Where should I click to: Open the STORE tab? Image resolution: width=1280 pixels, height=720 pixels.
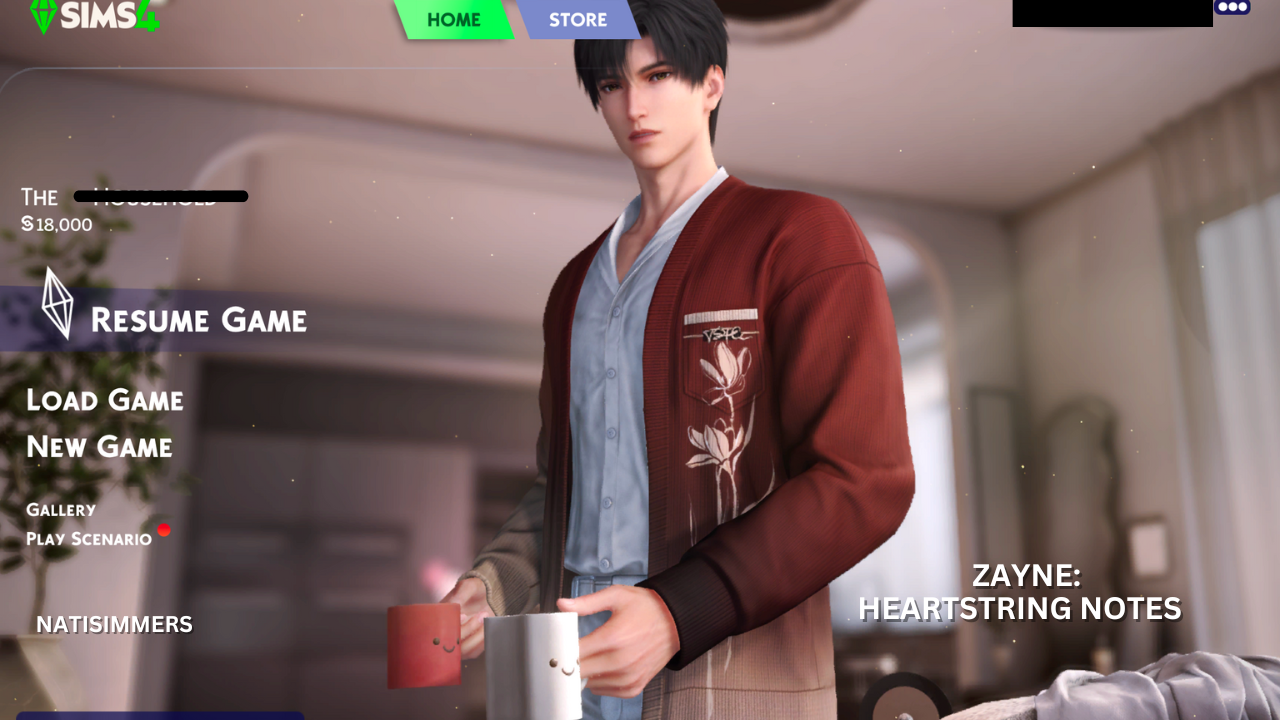click(579, 19)
